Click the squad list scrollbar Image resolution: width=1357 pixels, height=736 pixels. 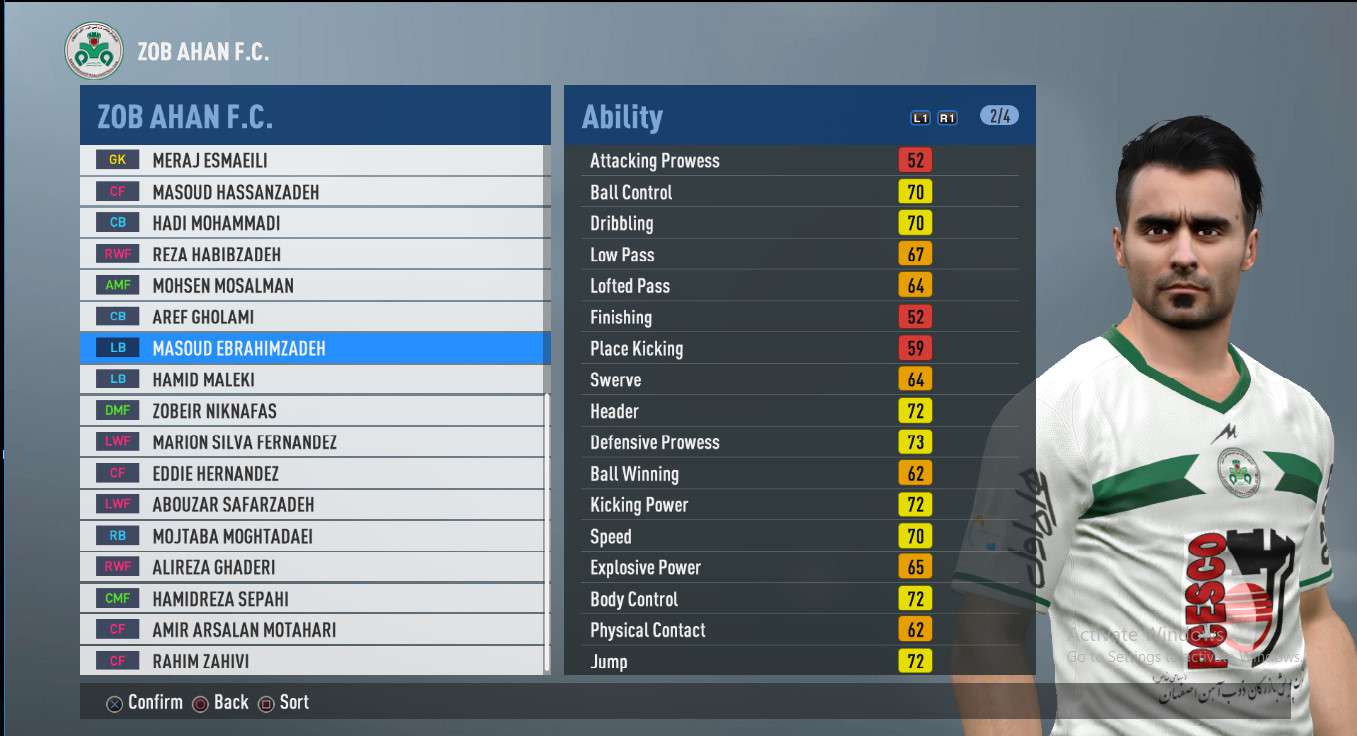(547, 530)
